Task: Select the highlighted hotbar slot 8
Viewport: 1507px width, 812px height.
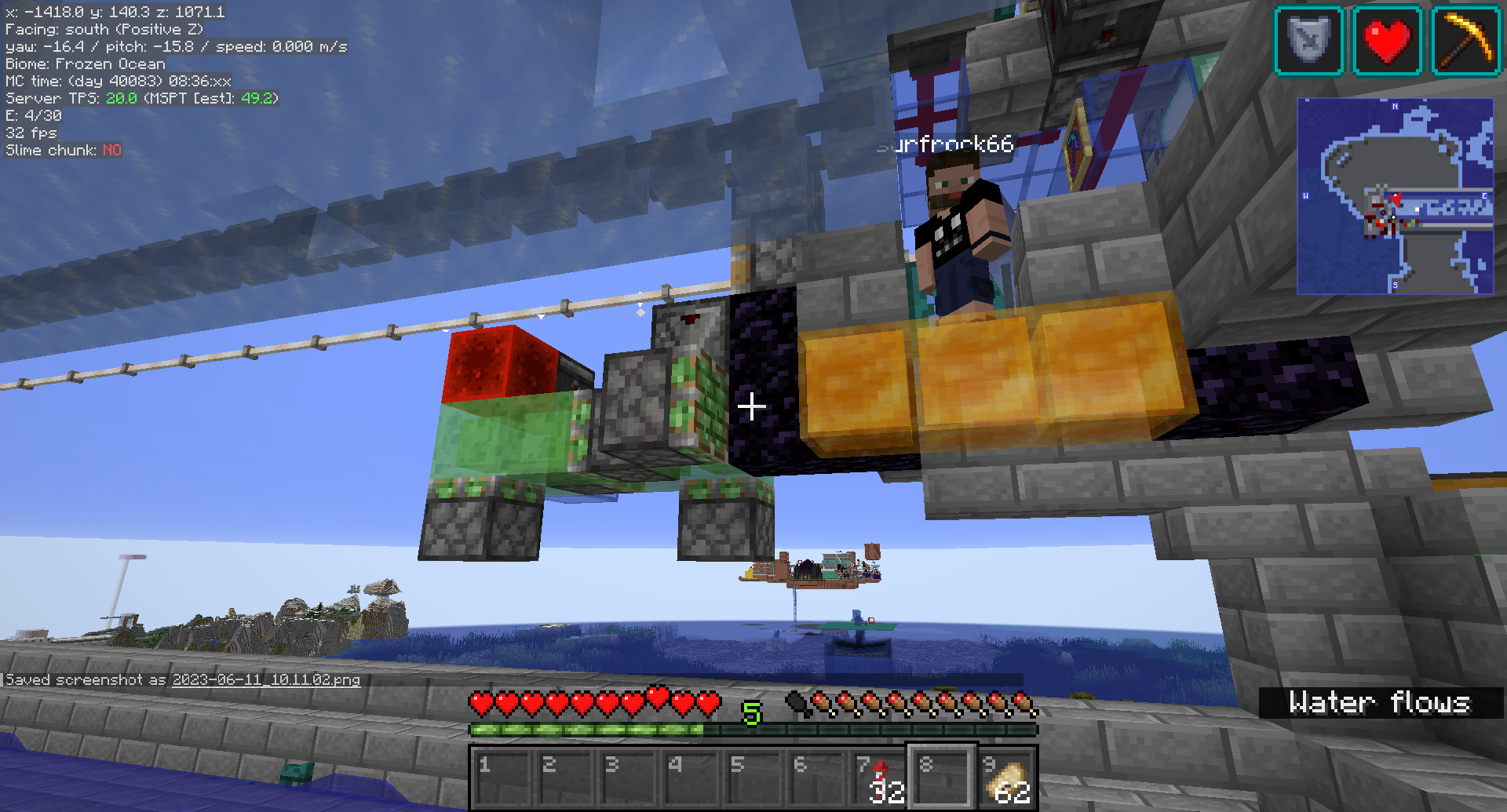Action: [942, 777]
